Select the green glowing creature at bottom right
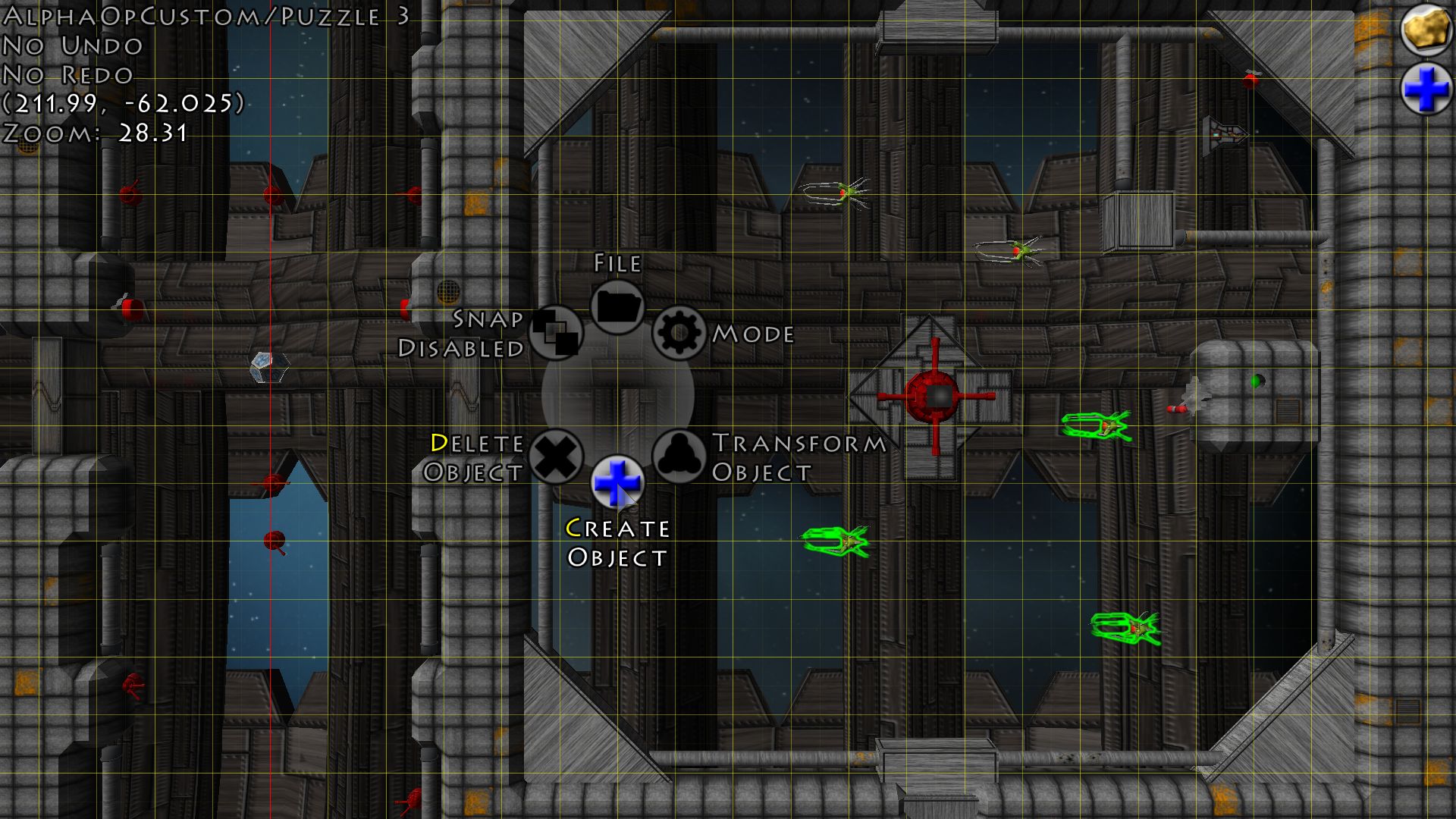 (1125, 630)
